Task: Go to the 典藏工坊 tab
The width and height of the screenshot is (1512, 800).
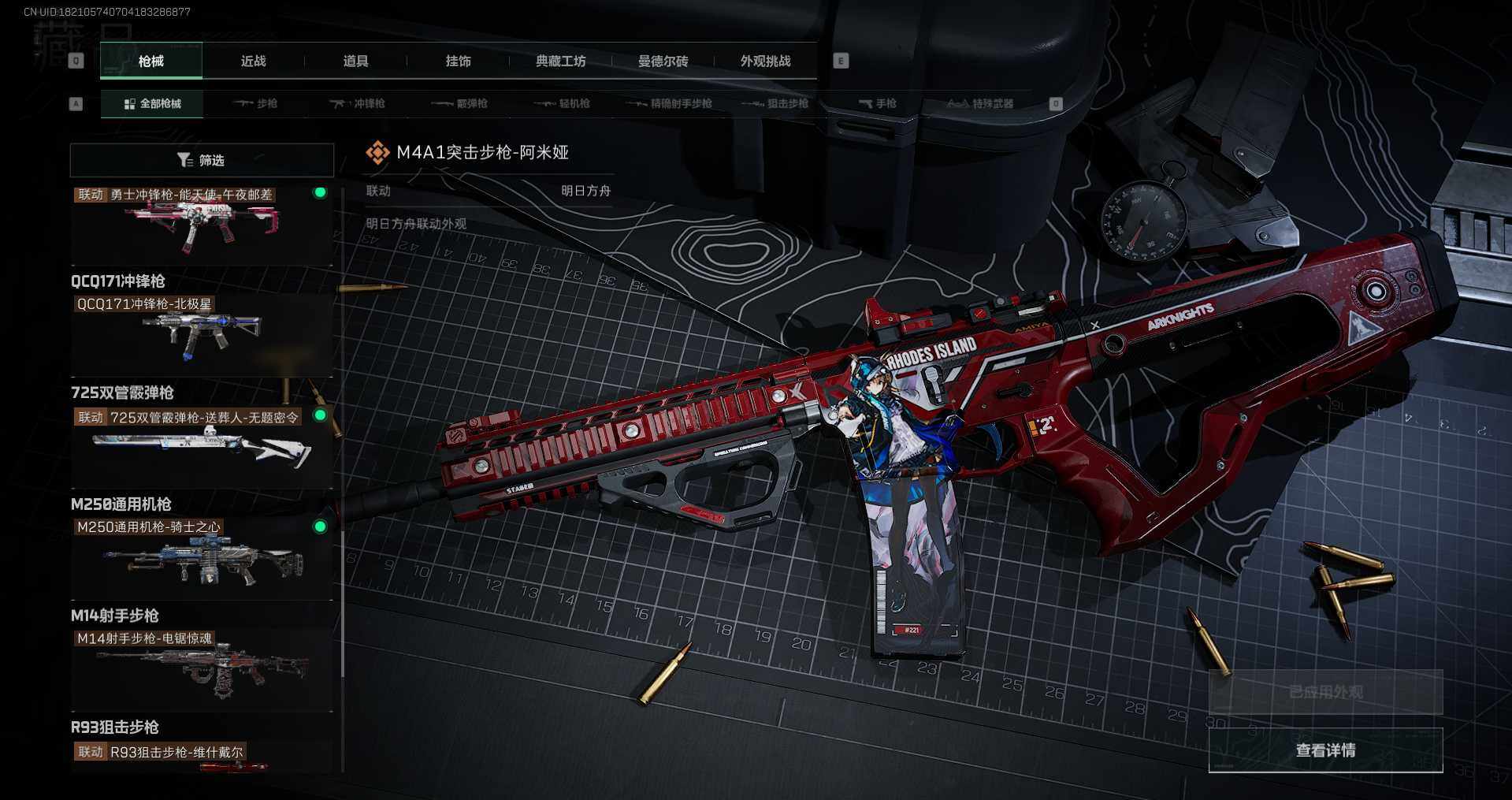Action: [x=560, y=61]
